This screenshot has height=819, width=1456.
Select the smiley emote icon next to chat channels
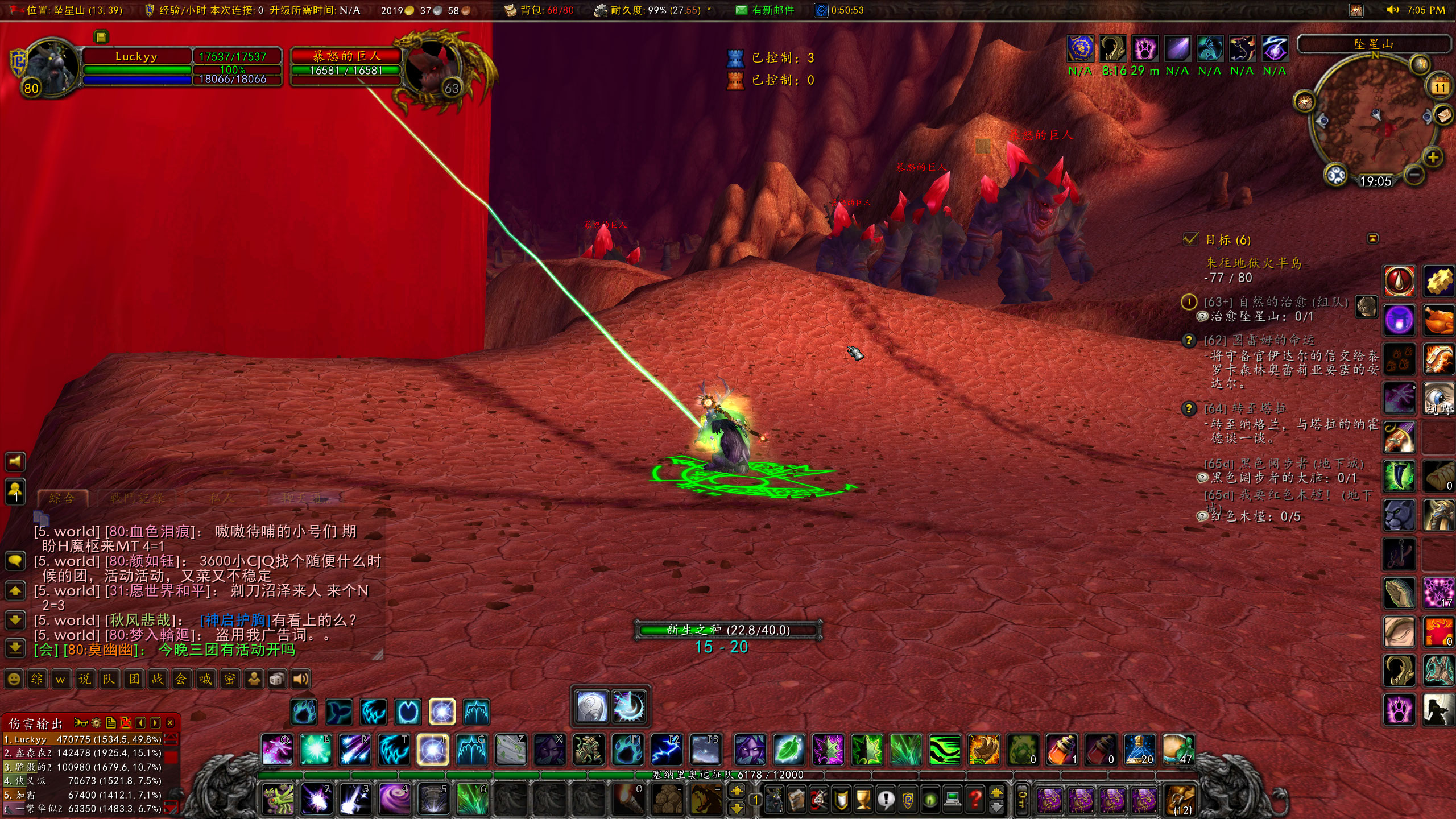(x=14, y=679)
